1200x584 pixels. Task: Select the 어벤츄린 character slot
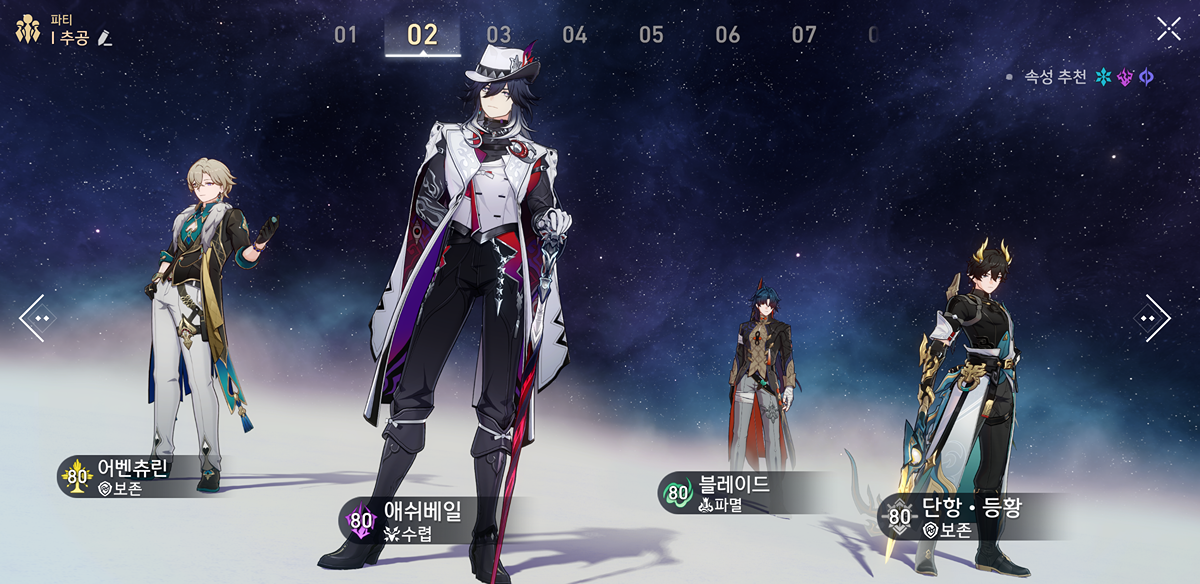pos(195,330)
